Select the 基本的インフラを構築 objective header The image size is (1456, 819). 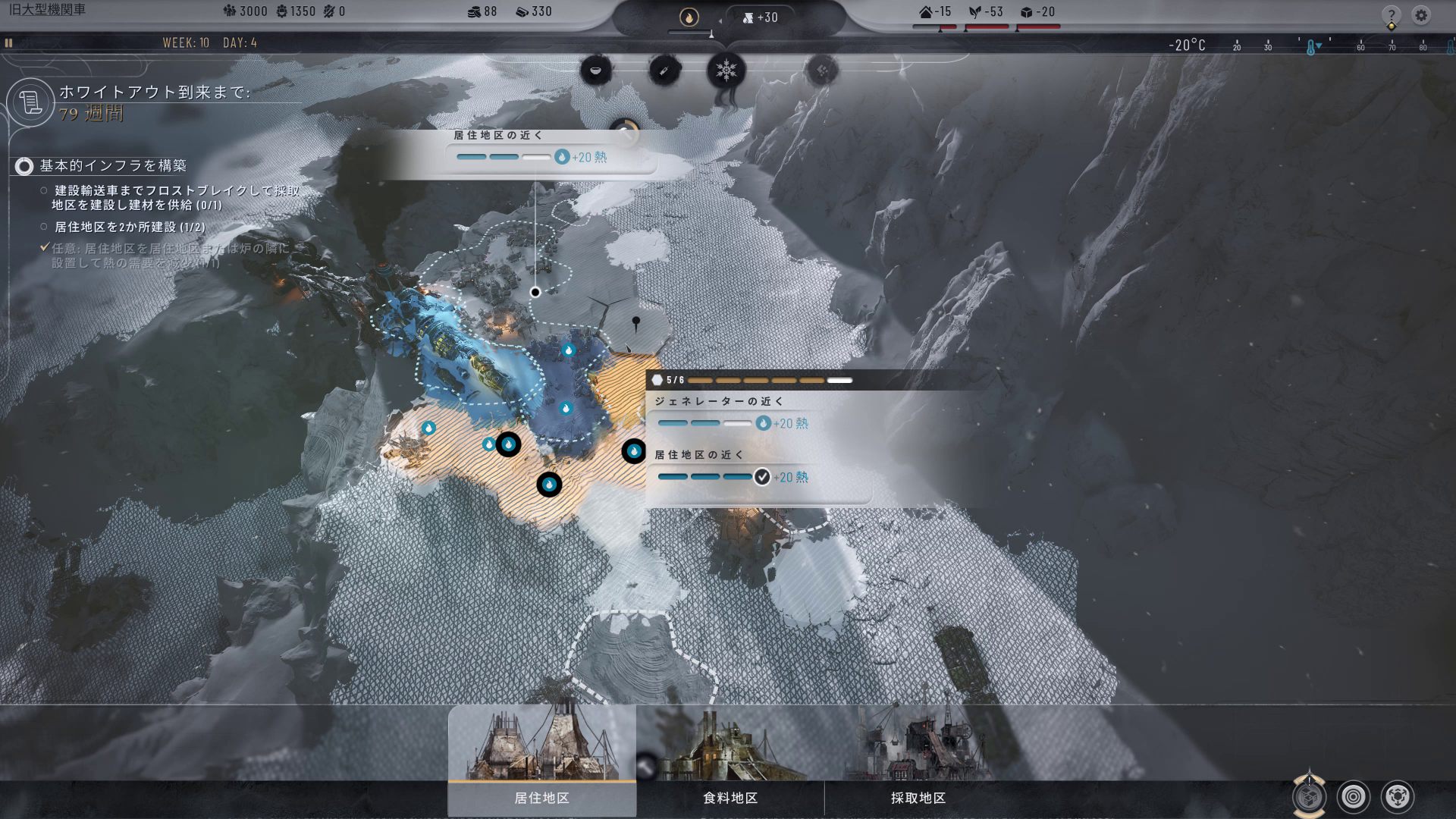[112, 165]
